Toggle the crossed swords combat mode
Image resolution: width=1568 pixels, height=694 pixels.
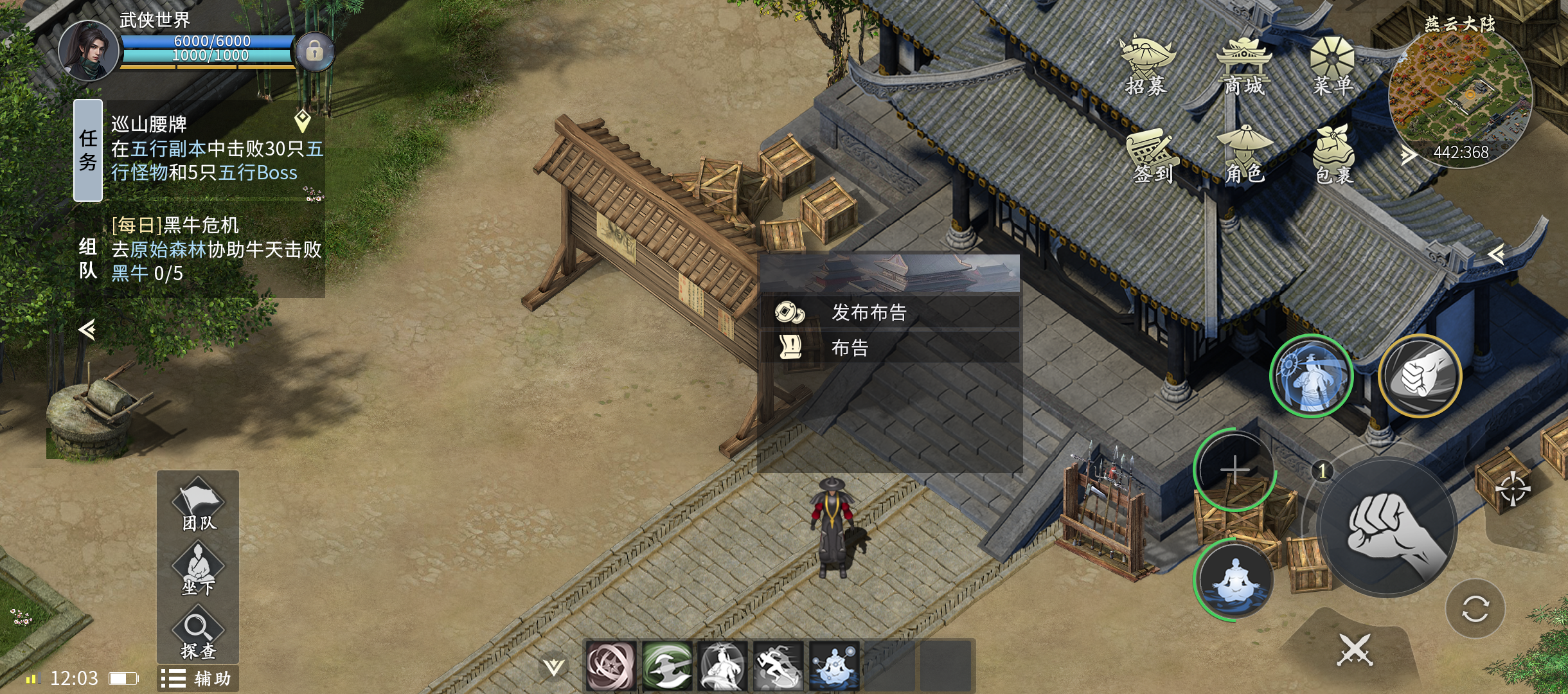coord(1355,650)
